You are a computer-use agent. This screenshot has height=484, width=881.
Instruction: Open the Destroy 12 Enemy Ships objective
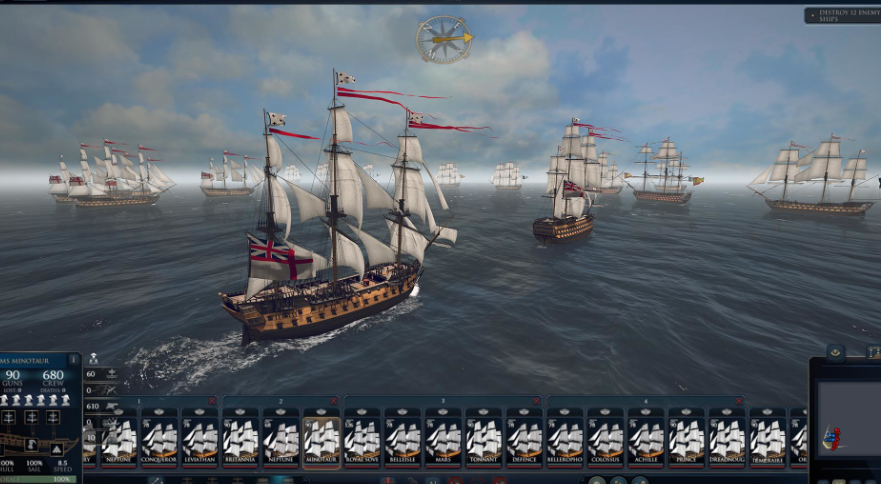[842, 16]
